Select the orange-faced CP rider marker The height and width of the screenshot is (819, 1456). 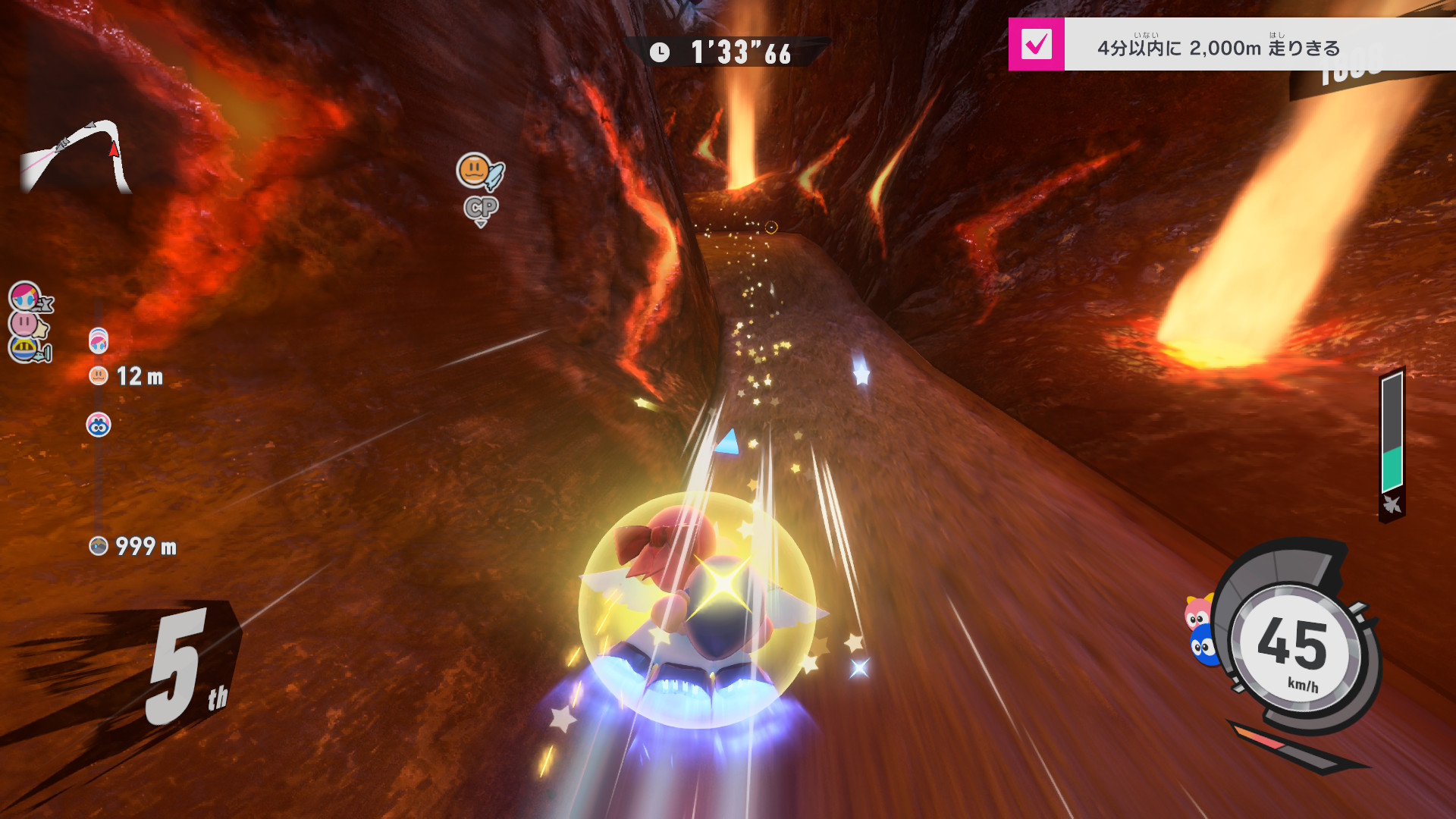click(476, 171)
